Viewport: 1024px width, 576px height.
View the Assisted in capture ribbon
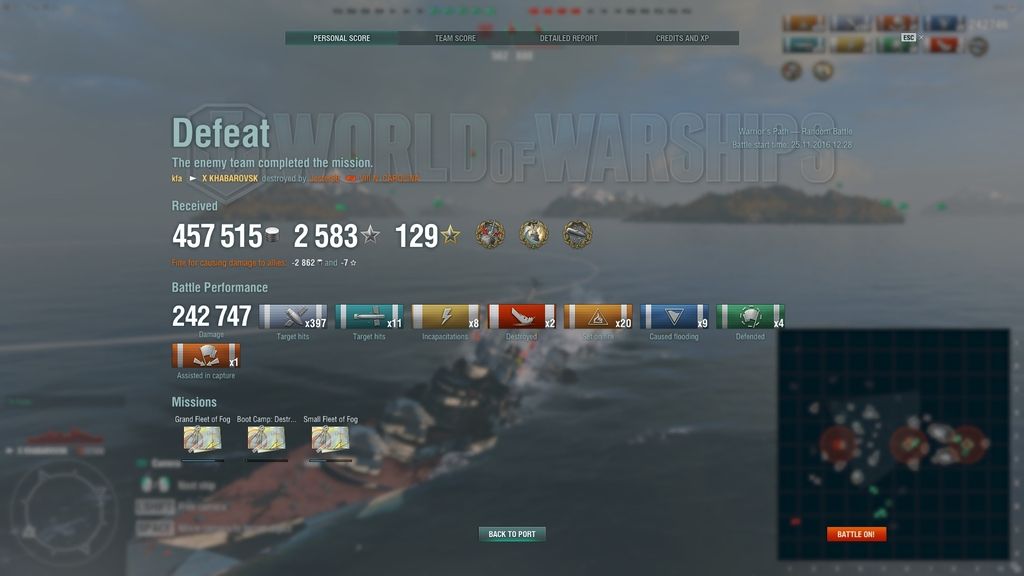coord(206,356)
